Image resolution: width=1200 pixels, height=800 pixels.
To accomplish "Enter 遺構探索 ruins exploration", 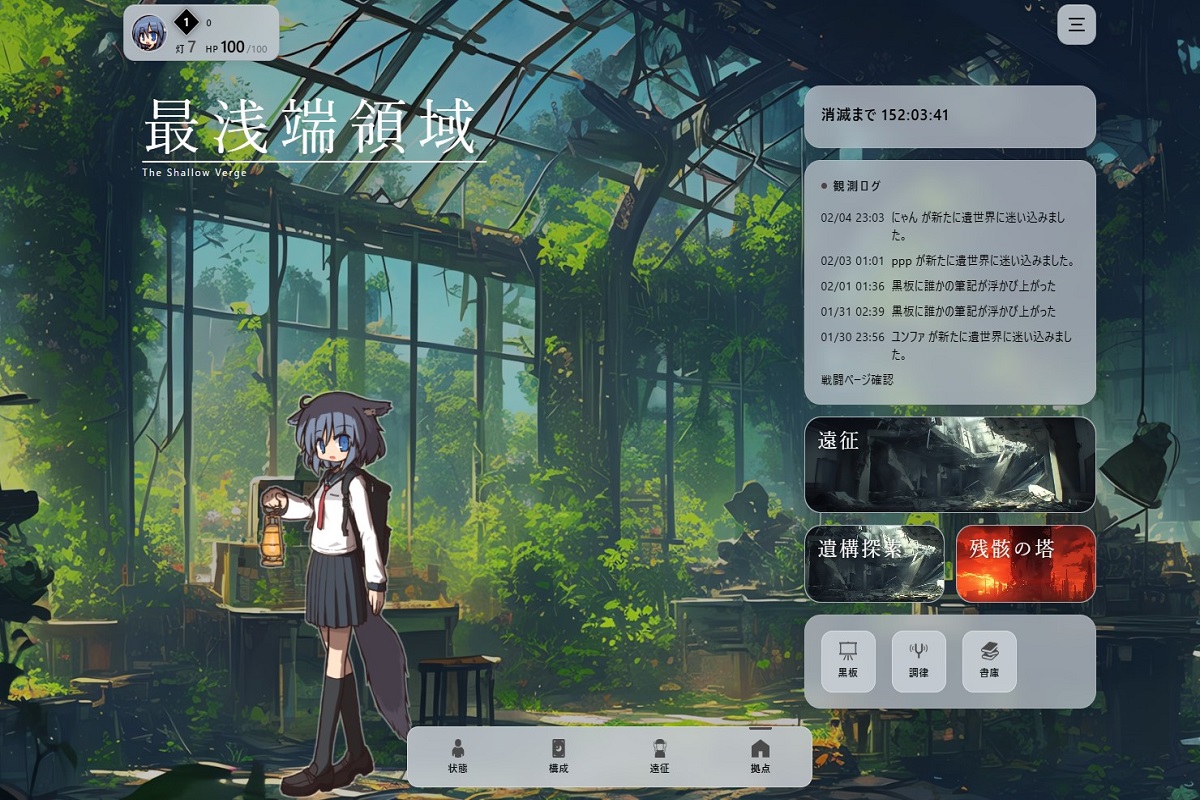I will (874, 564).
